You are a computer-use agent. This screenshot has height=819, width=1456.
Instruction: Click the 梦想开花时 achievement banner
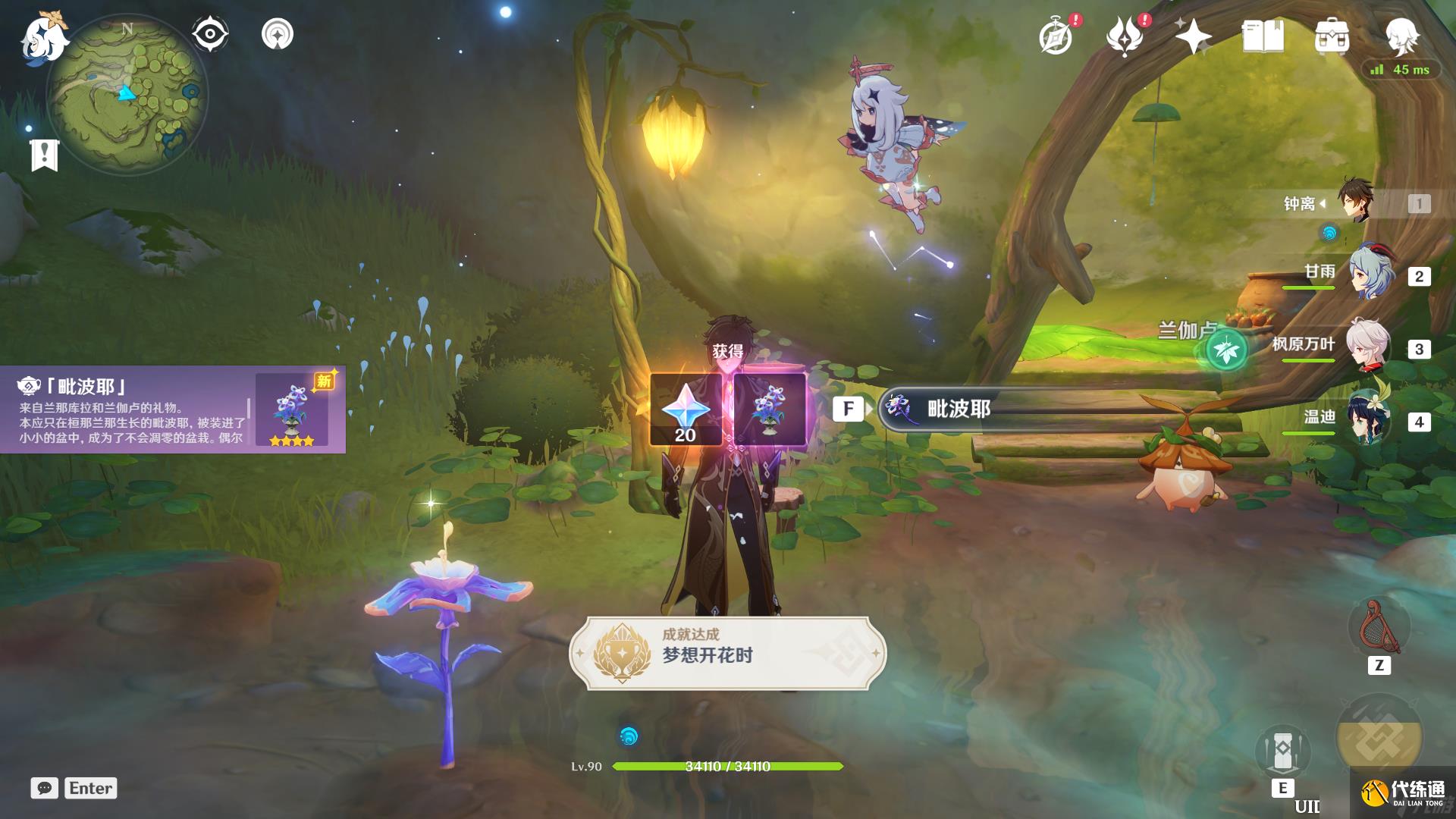(x=727, y=654)
